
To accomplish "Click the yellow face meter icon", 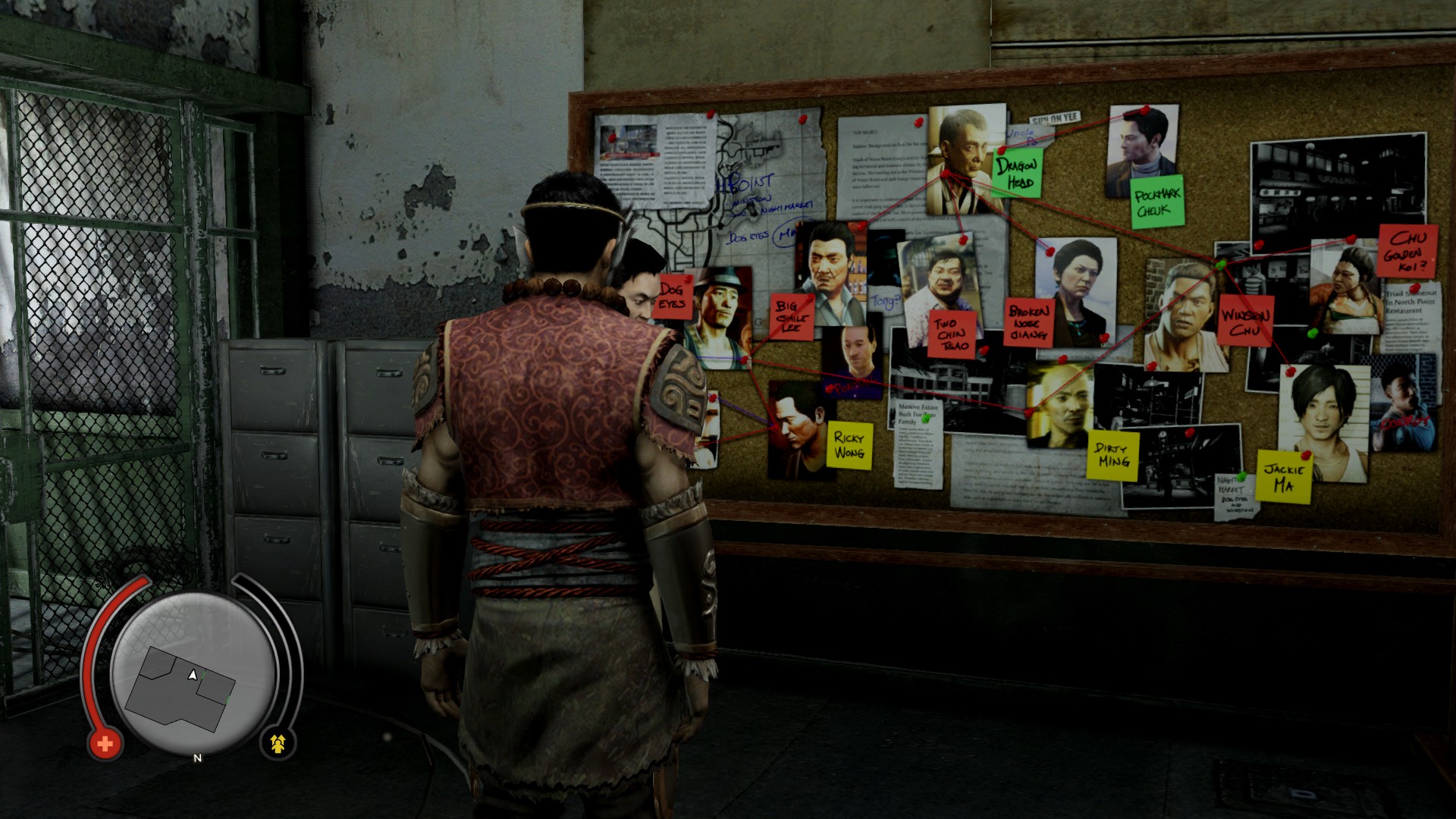I will [278, 744].
